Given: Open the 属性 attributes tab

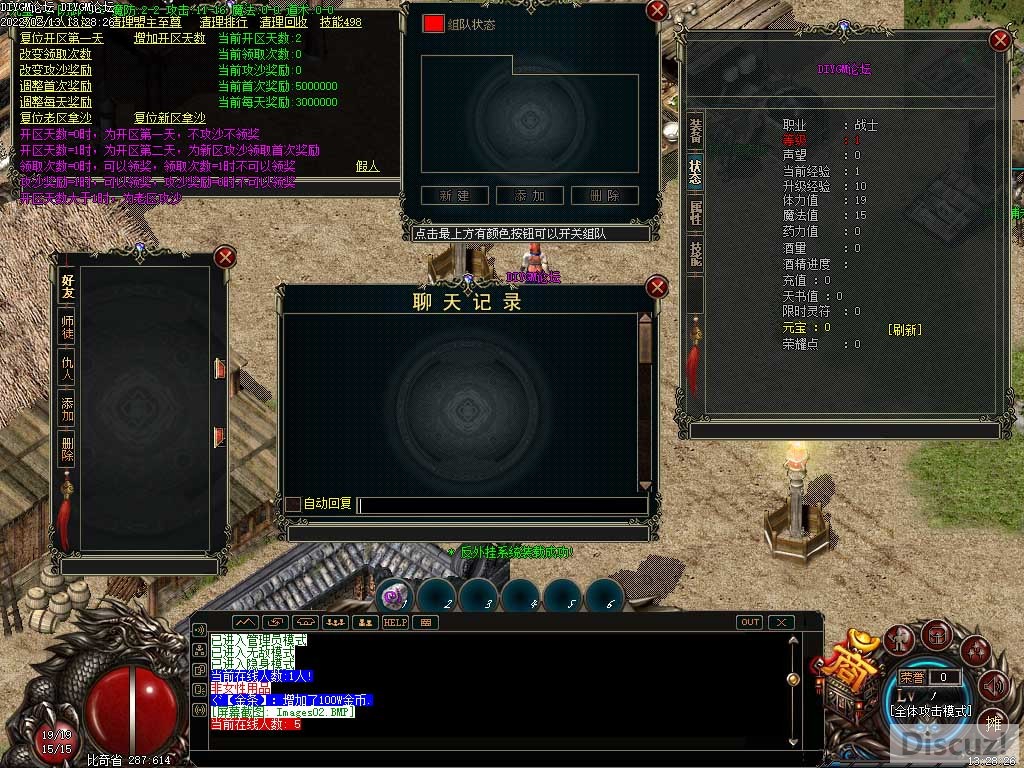Looking at the screenshot, I should click(696, 212).
